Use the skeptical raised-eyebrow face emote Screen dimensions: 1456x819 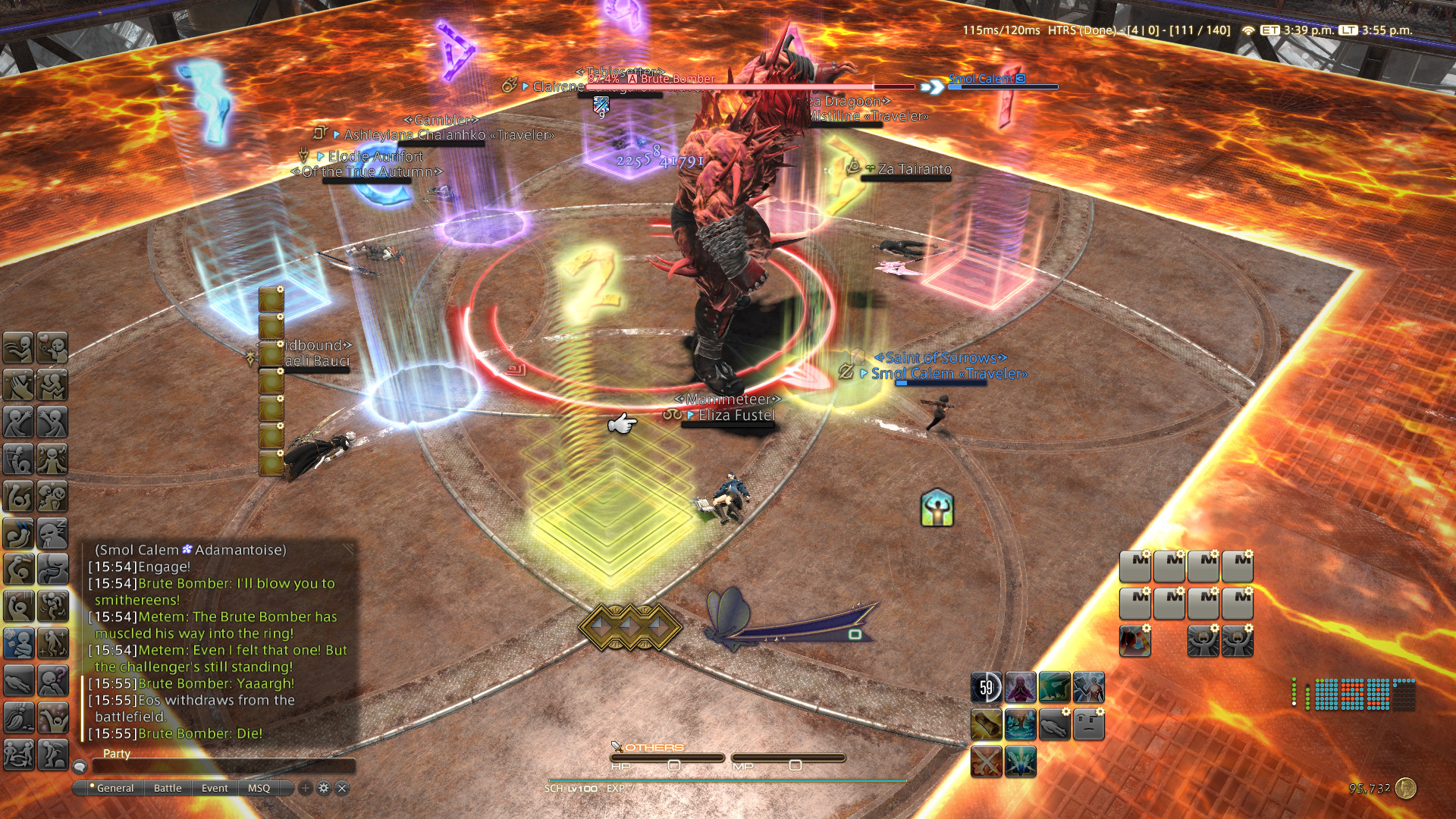pyautogui.click(x=1089, y=725)
